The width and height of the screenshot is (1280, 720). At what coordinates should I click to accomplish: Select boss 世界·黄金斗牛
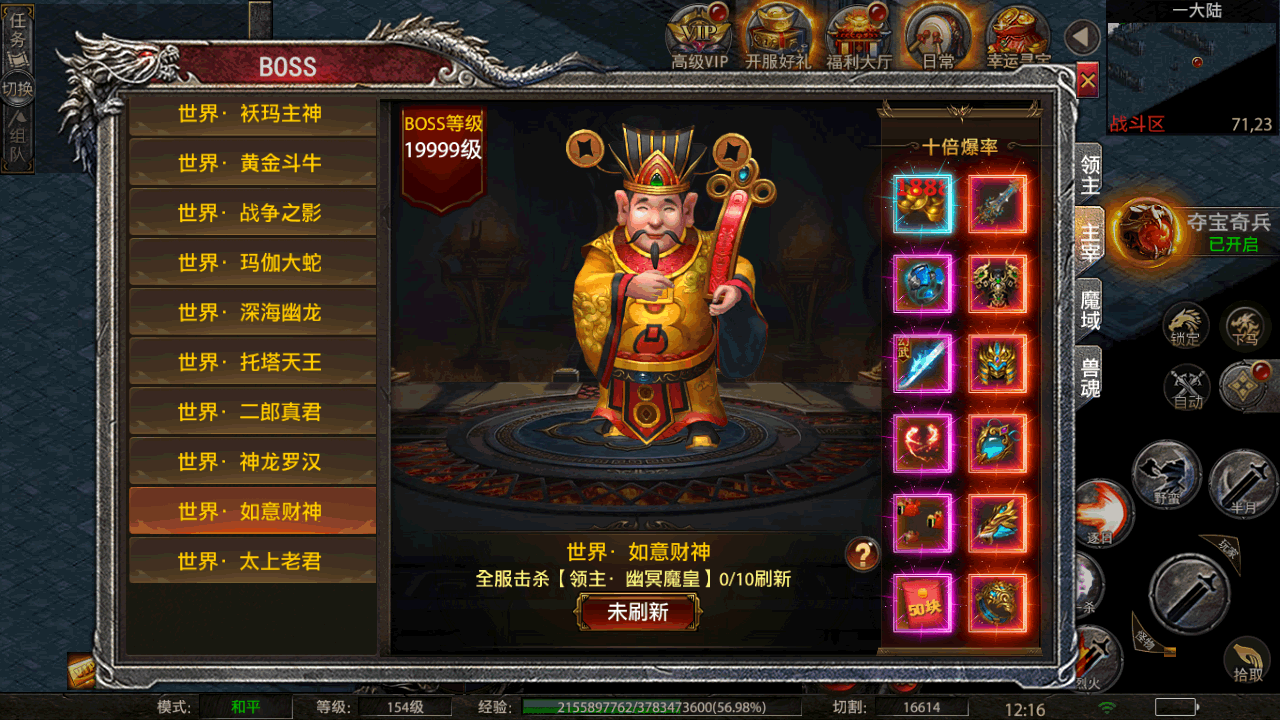[251, 164]
